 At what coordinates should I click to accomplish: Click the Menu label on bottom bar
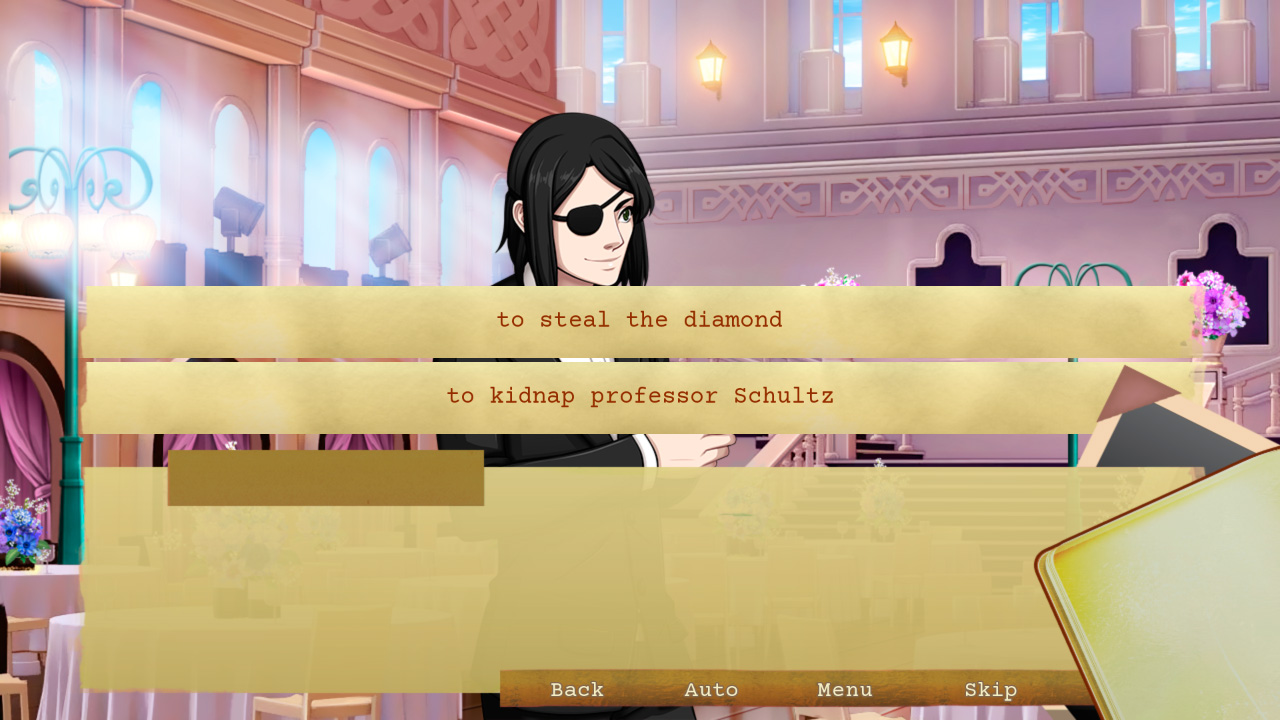[x=844, y=689]
